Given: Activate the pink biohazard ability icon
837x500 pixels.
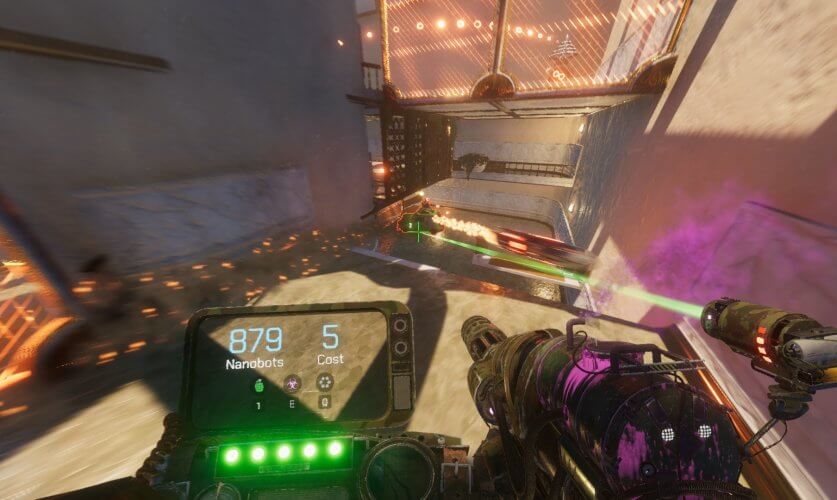Looking at the screenshot, I should [292, 383].
